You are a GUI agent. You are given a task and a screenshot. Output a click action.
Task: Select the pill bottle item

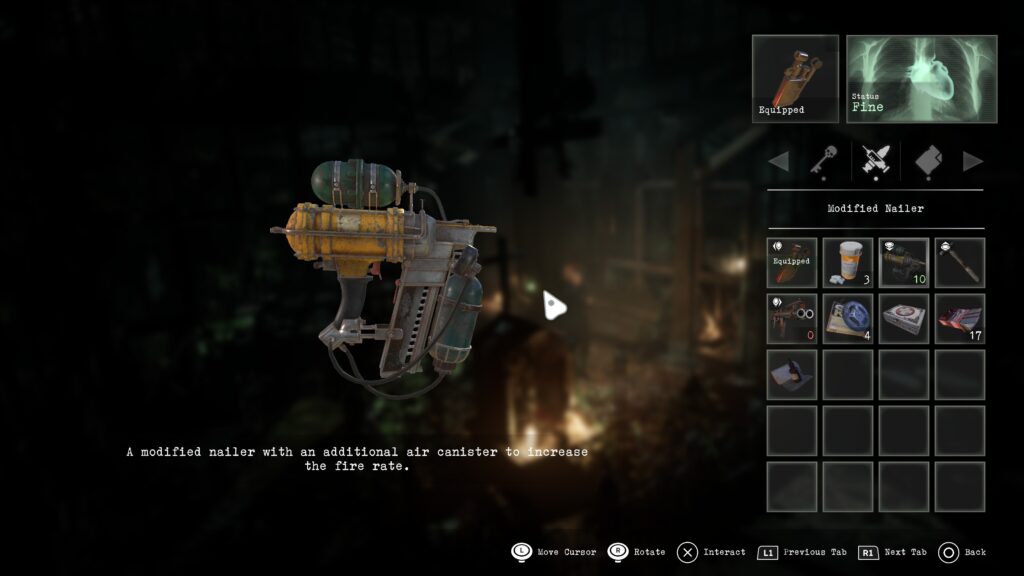tap(848, 262)
